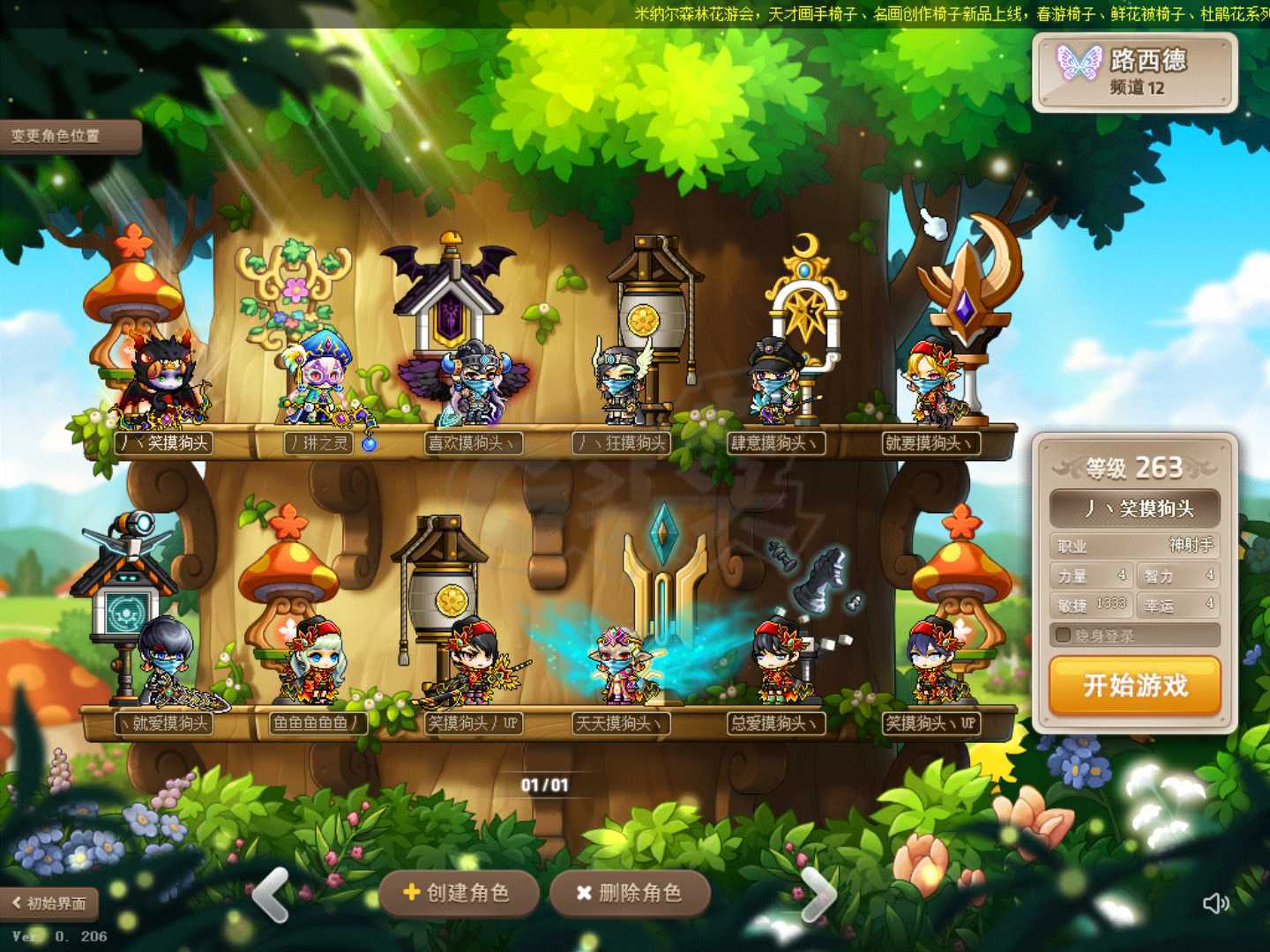The image size is (1270, 952).
Task: Open the 创建角色 create character option
Action: 458,893
